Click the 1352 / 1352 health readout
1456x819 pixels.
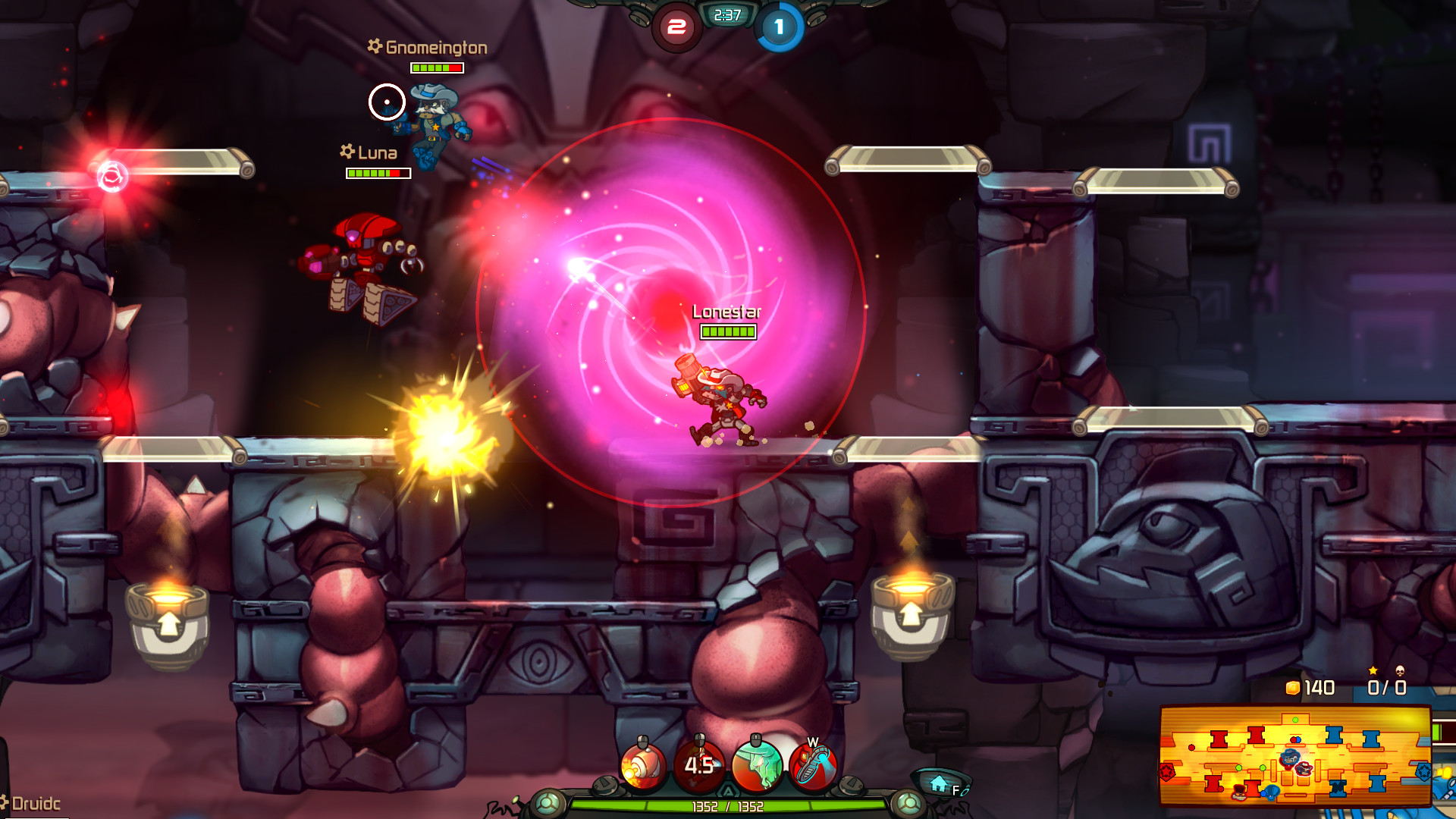tap(727, 806)
